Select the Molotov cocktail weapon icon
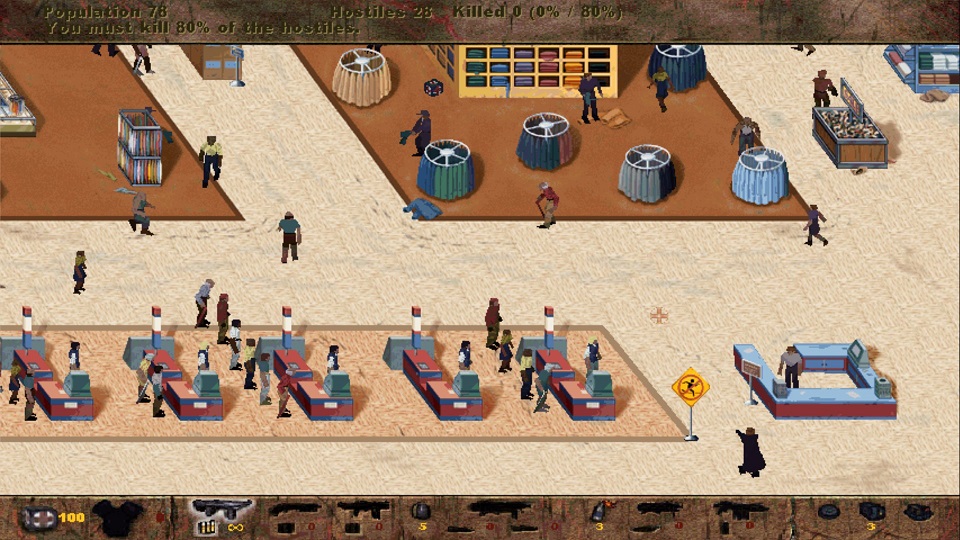The width and height of the screenshot is (960, 540). point(598,512)
